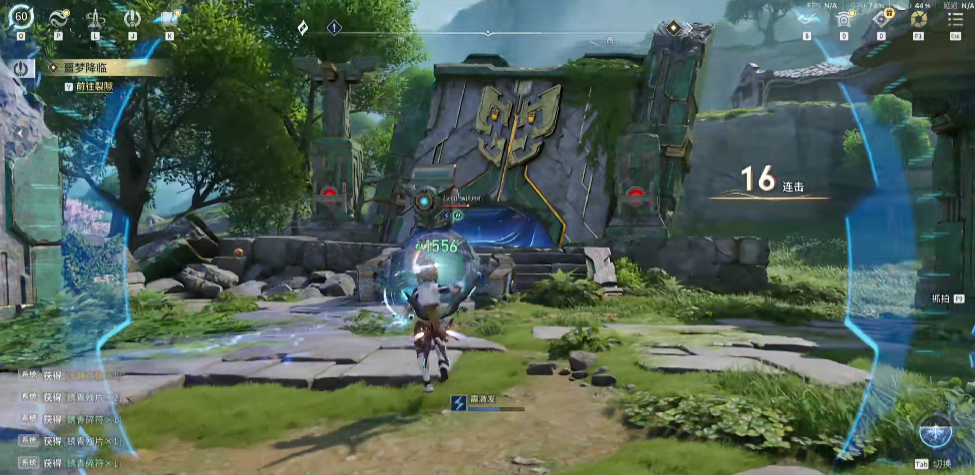Image resolution: width=975 pixels, height=475 pixels.
Task: Open the circular arrow icon showing 60
Action: 20,16
